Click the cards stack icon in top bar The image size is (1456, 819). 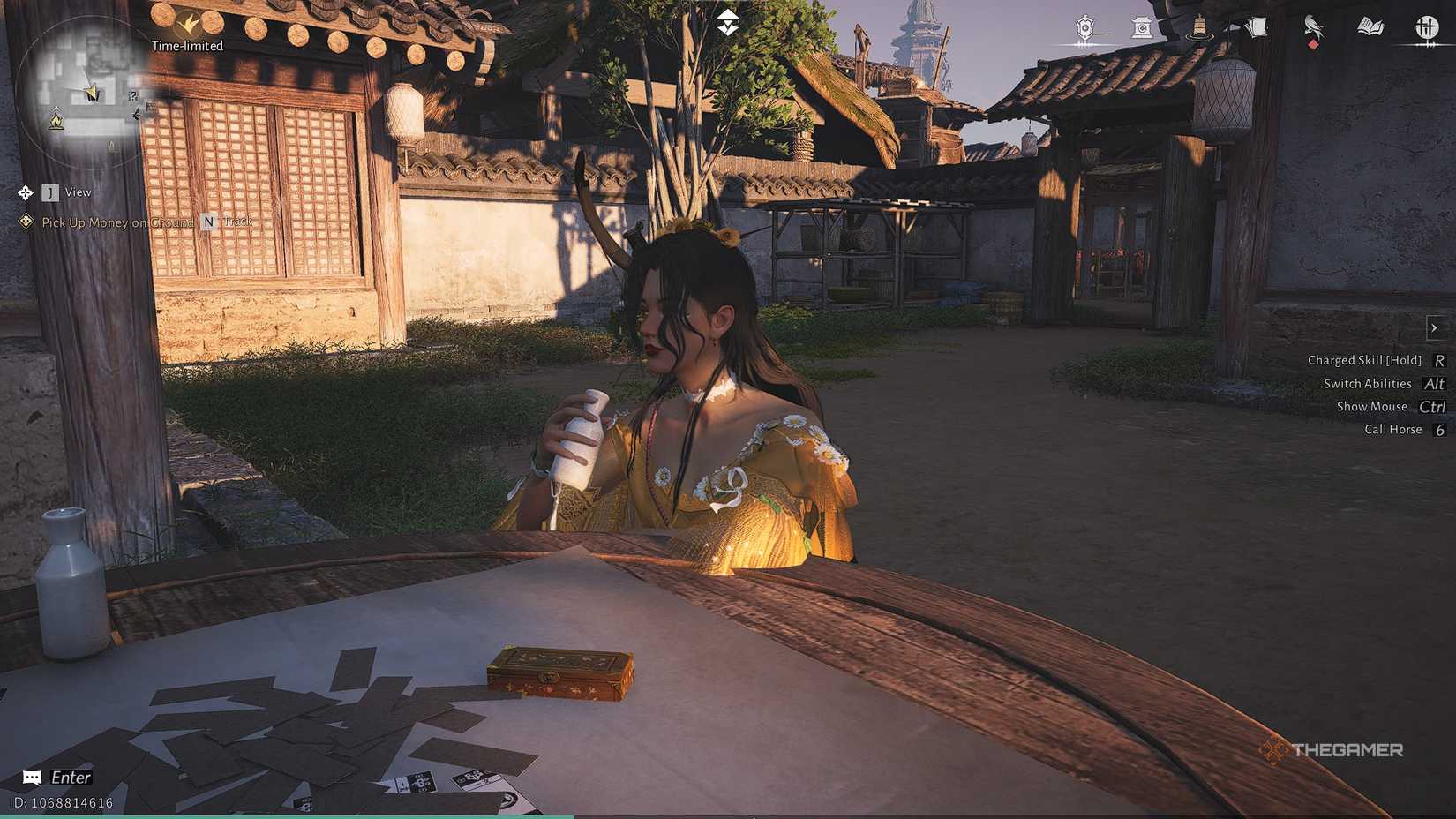click(1255, 26)
